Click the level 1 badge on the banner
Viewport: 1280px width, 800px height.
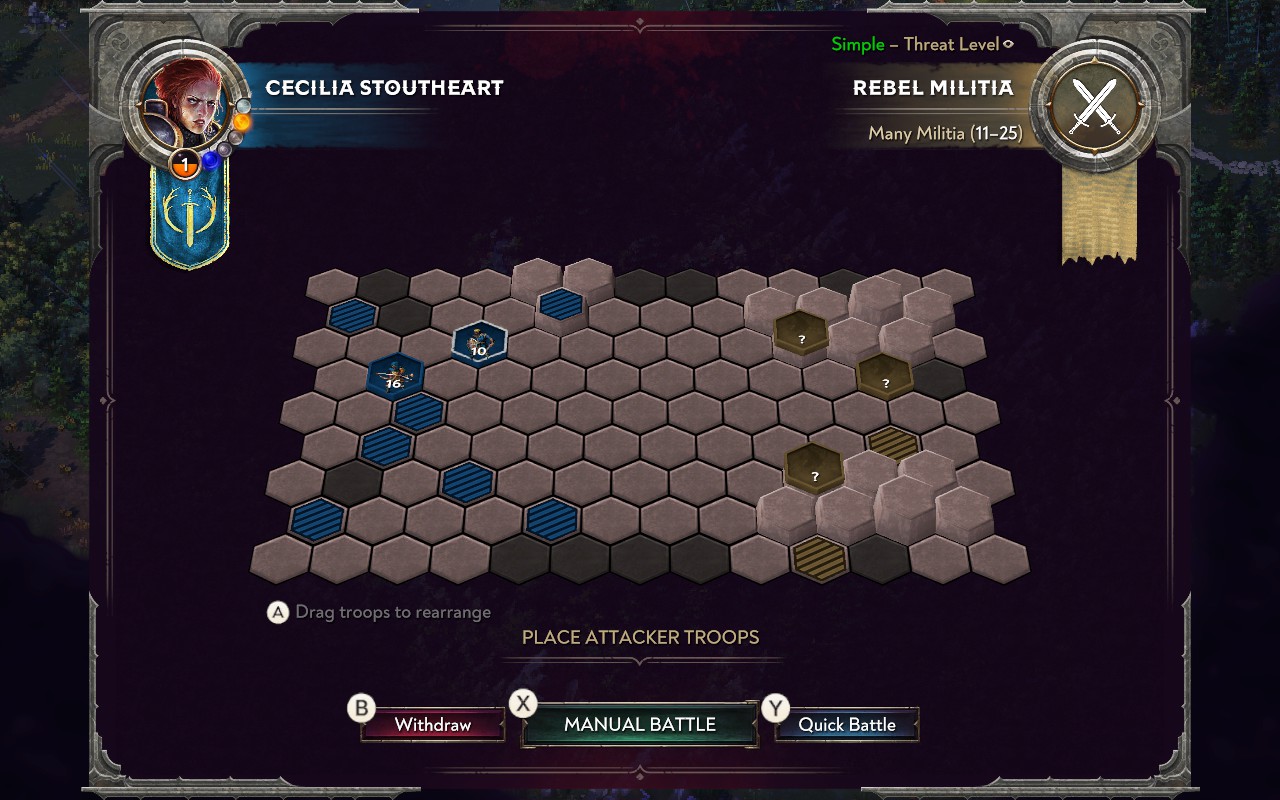click(186, 166)
